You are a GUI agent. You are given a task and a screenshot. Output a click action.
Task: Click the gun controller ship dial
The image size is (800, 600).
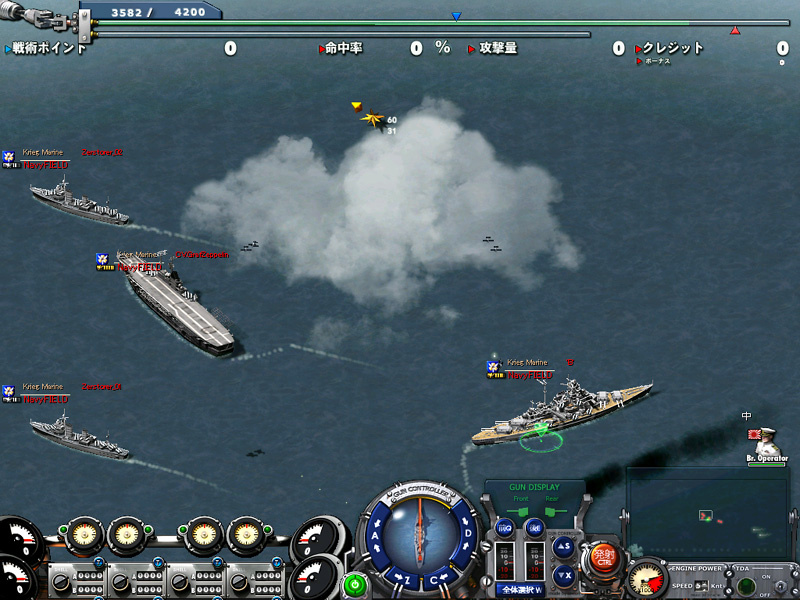421,535
